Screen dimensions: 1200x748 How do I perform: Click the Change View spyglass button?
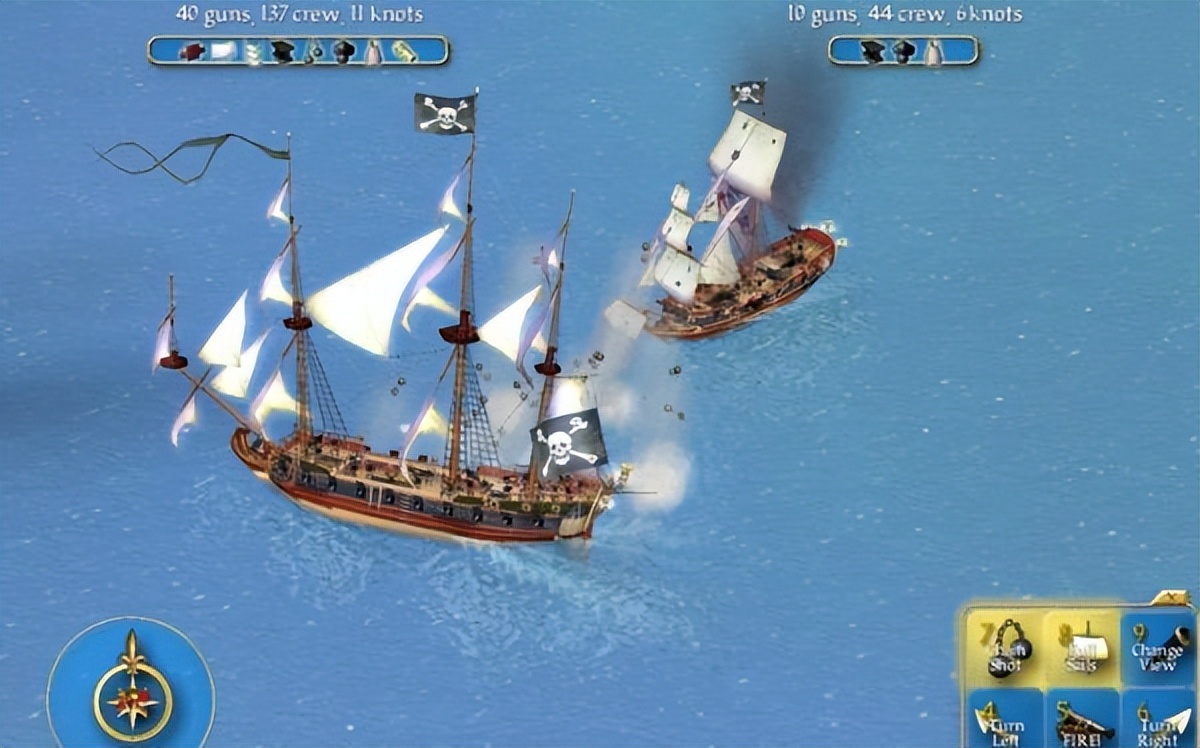[1157, 649]
